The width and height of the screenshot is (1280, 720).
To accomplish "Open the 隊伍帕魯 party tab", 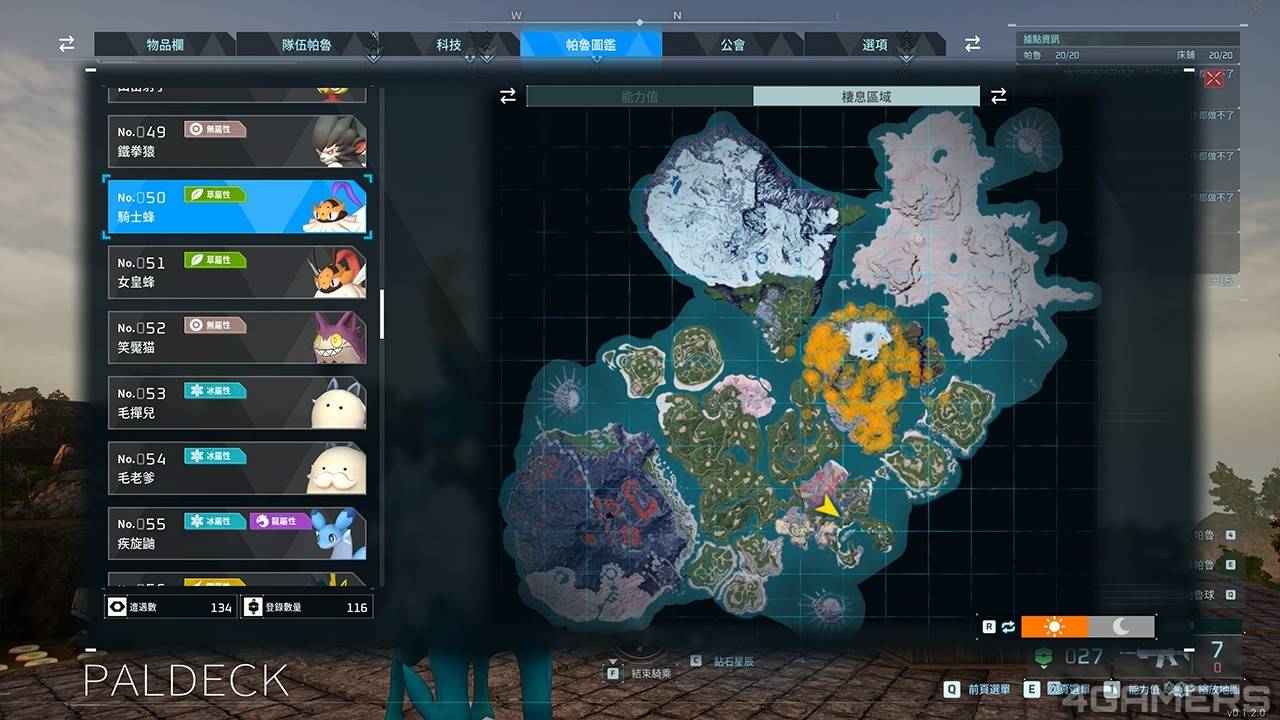I will tap(306, 45).
